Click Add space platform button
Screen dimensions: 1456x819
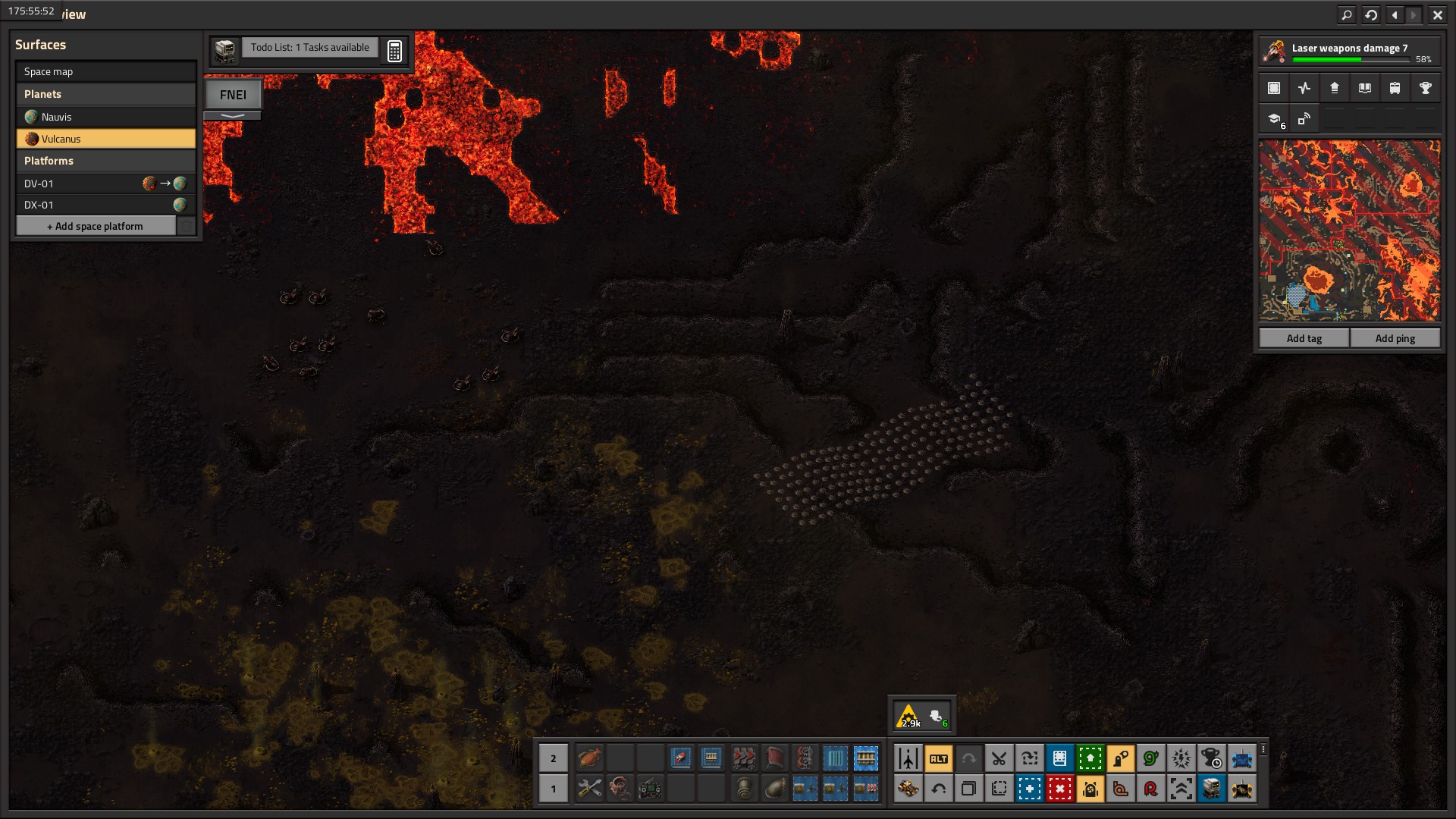click(96, 226)
